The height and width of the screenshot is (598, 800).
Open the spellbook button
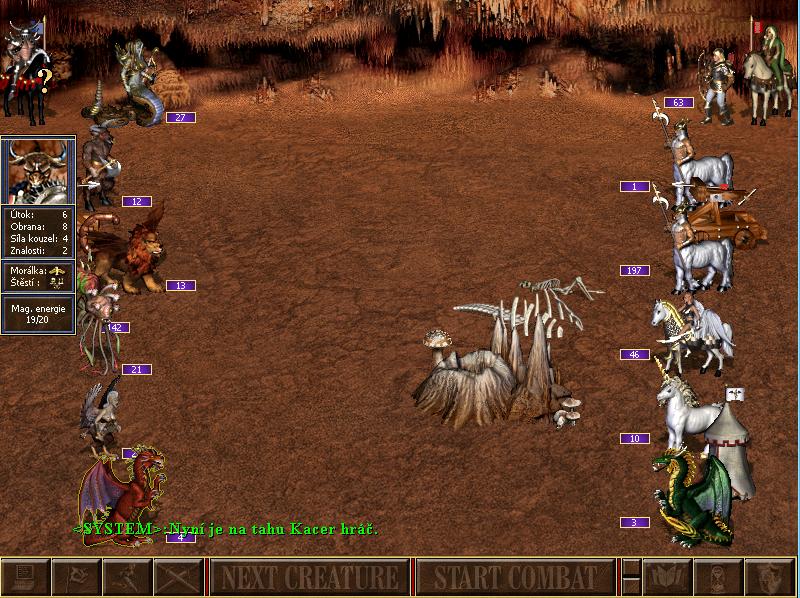coord(666,577)
